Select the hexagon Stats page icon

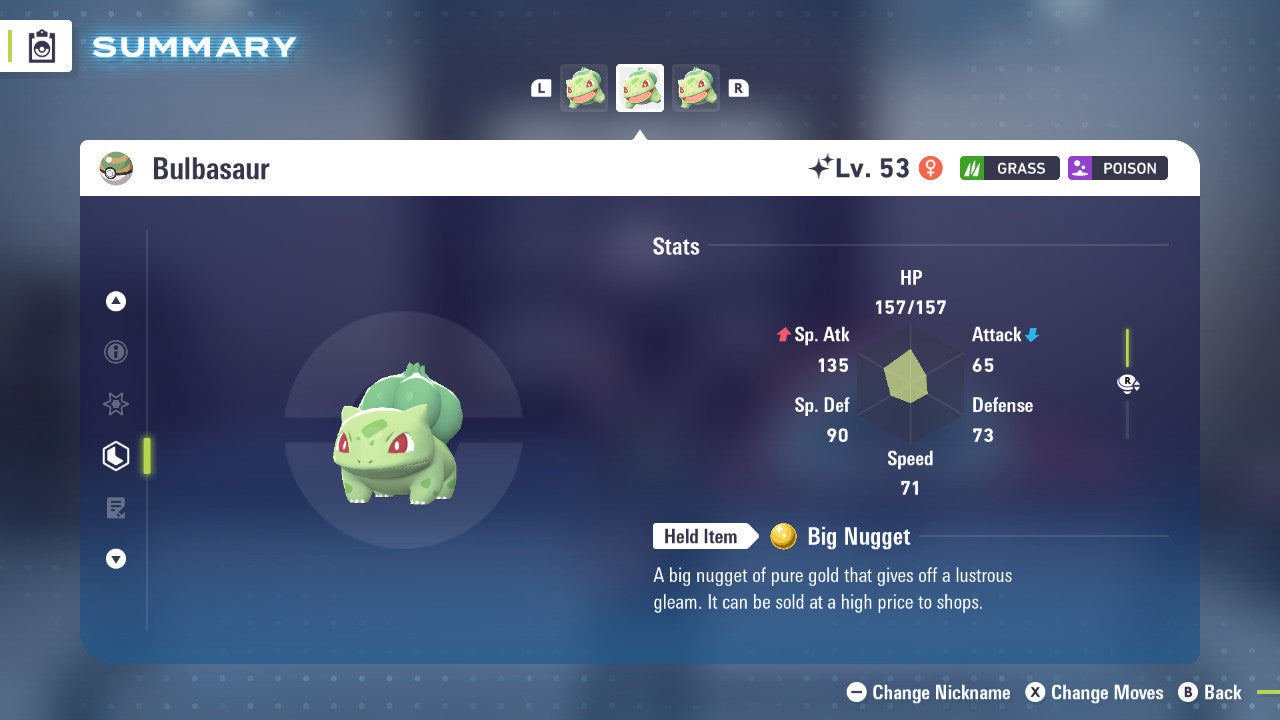[116, 456]
